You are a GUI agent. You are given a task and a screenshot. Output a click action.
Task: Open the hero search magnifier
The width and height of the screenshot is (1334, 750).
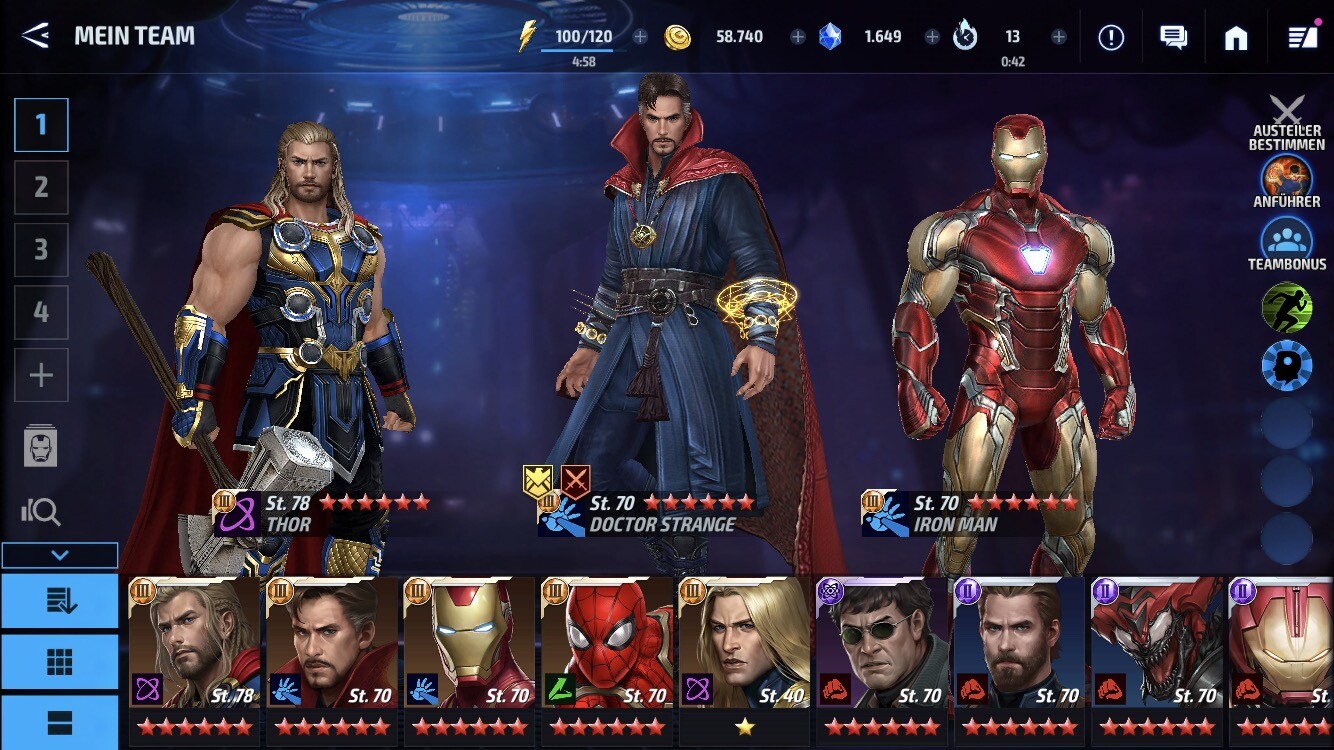pos(41,512)
